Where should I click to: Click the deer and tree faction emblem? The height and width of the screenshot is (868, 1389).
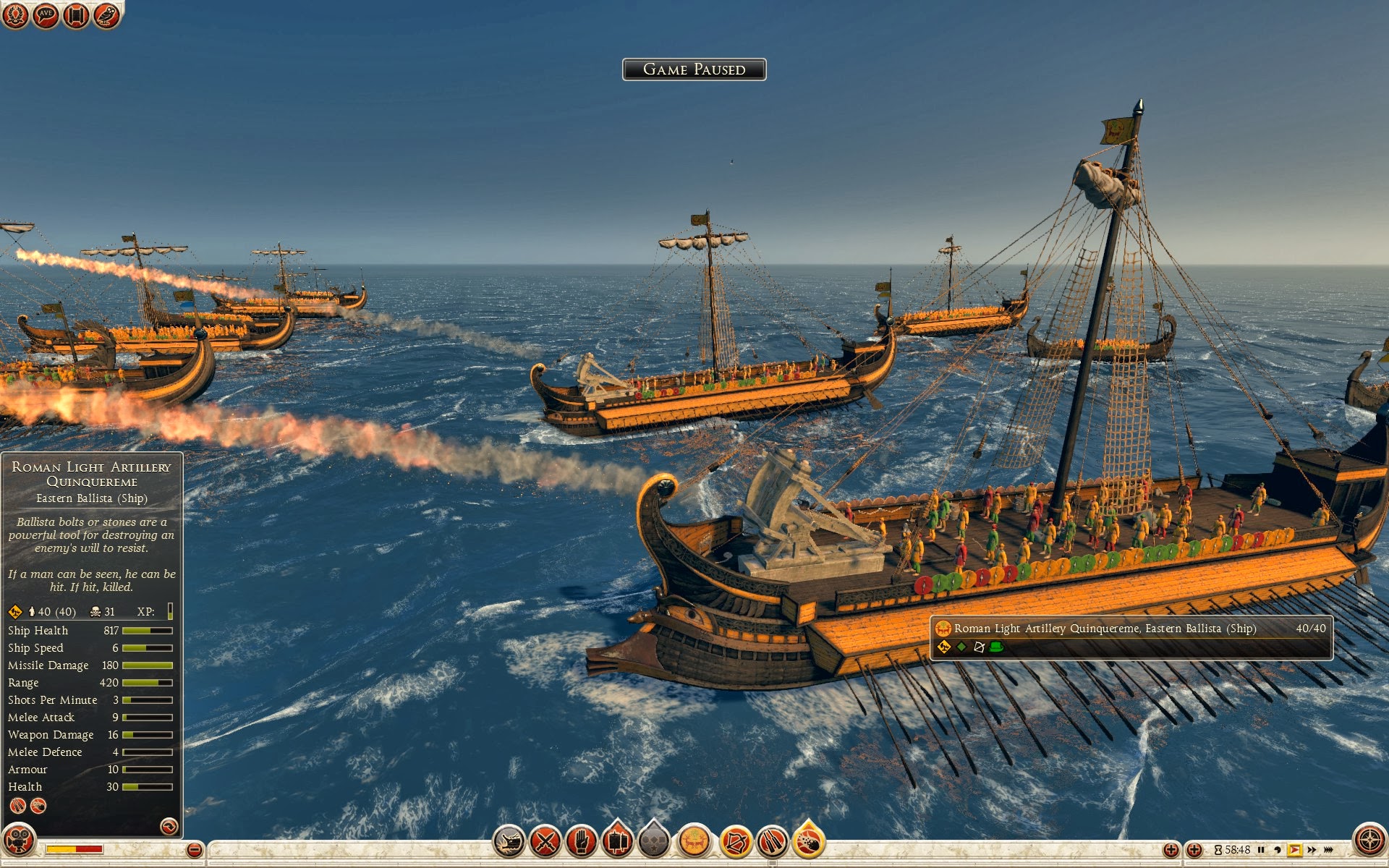pyautogui.click(x=694, y=842)
